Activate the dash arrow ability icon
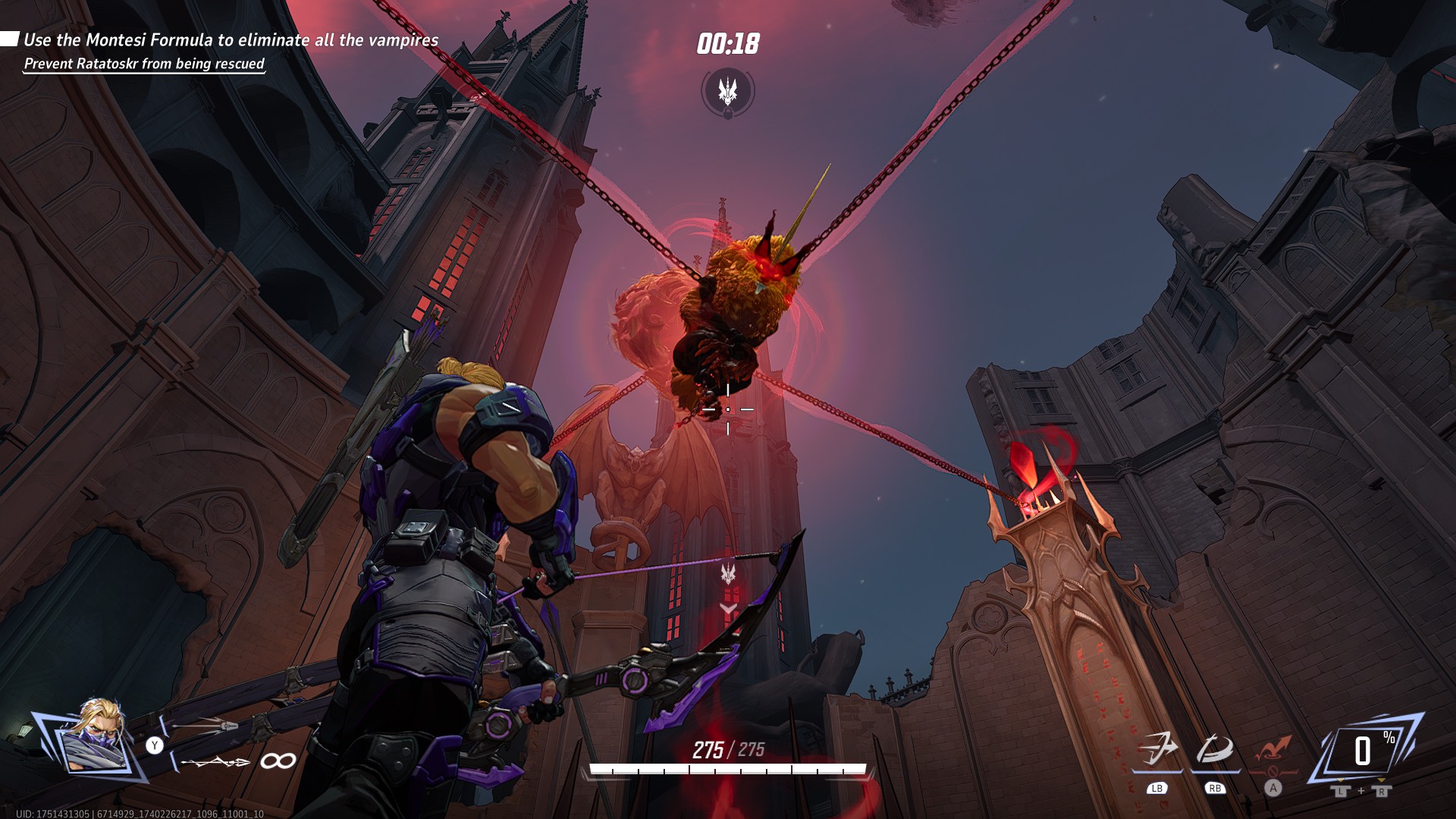 pyautogui.click(x=1157, y=749)
